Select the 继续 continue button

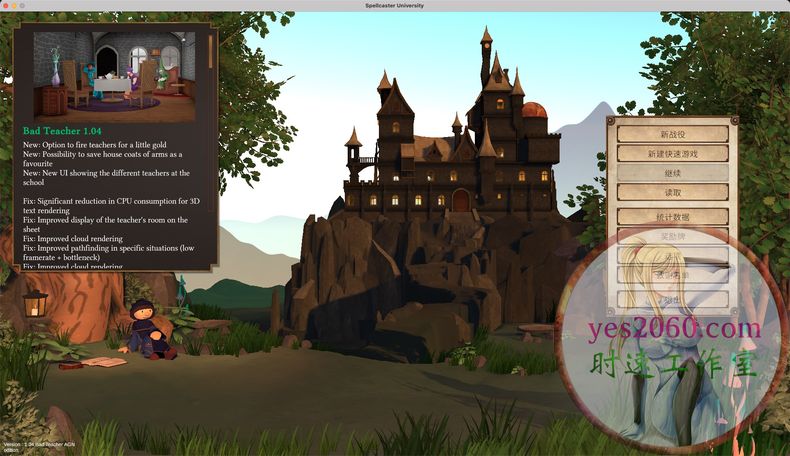tap(672, 172)
